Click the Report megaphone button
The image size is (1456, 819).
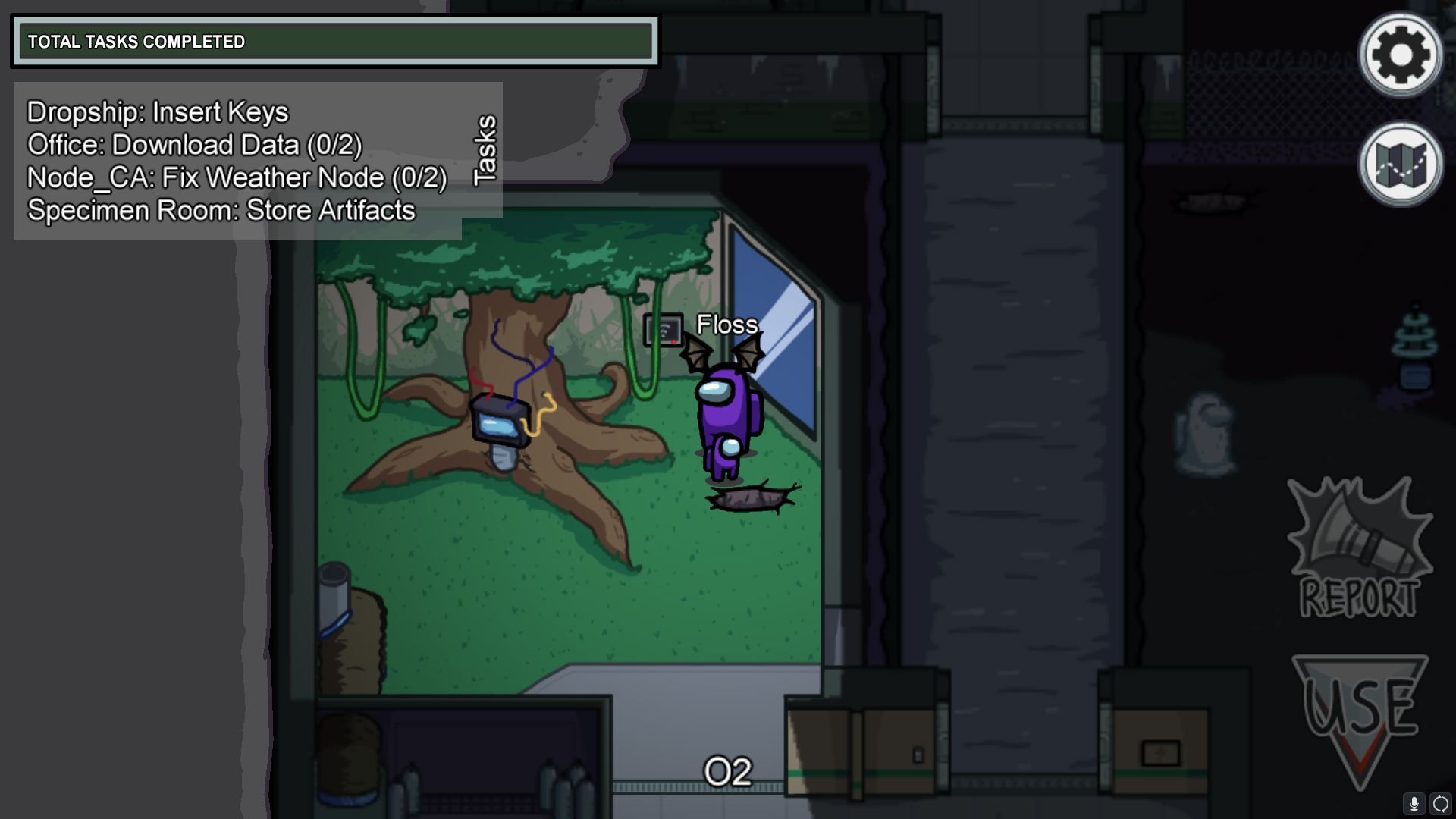coord(1359,548)
